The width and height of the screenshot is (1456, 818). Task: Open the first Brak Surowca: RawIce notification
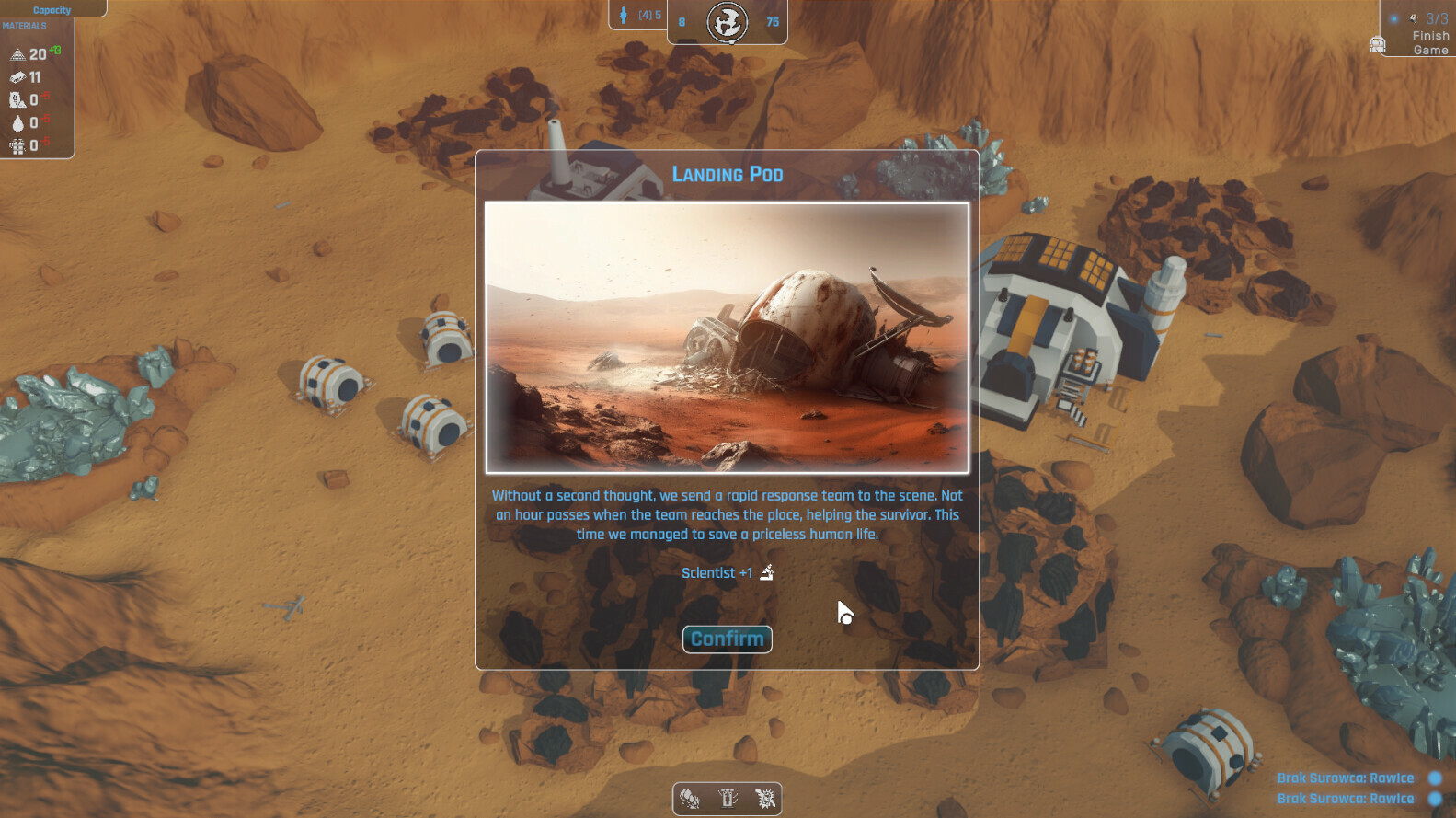coord(1347,778)
